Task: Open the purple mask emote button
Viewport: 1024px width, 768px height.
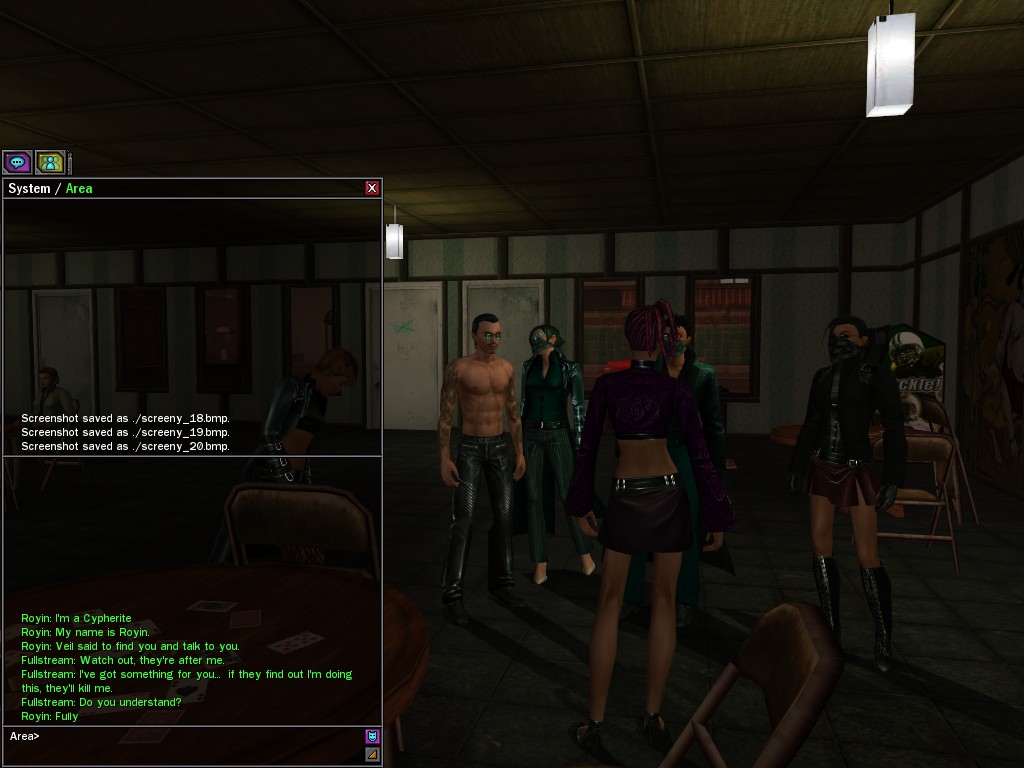Action: (372, 737)
